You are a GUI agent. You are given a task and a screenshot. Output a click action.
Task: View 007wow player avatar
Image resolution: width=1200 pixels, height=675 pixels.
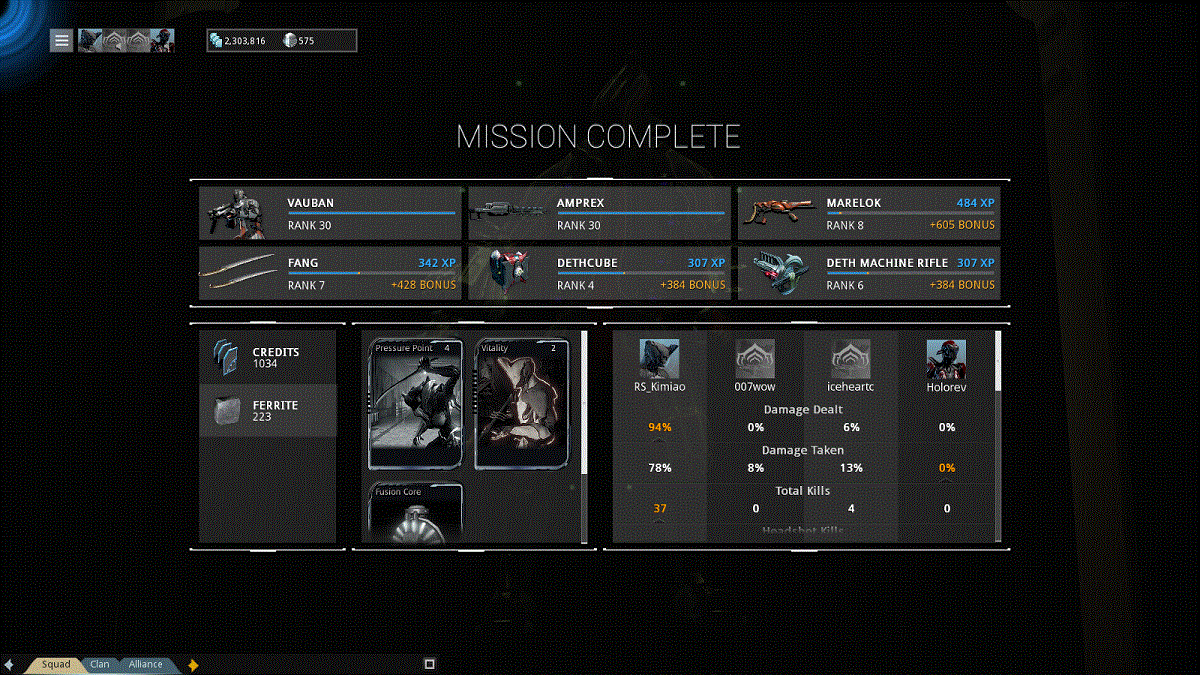click(755, 359)
